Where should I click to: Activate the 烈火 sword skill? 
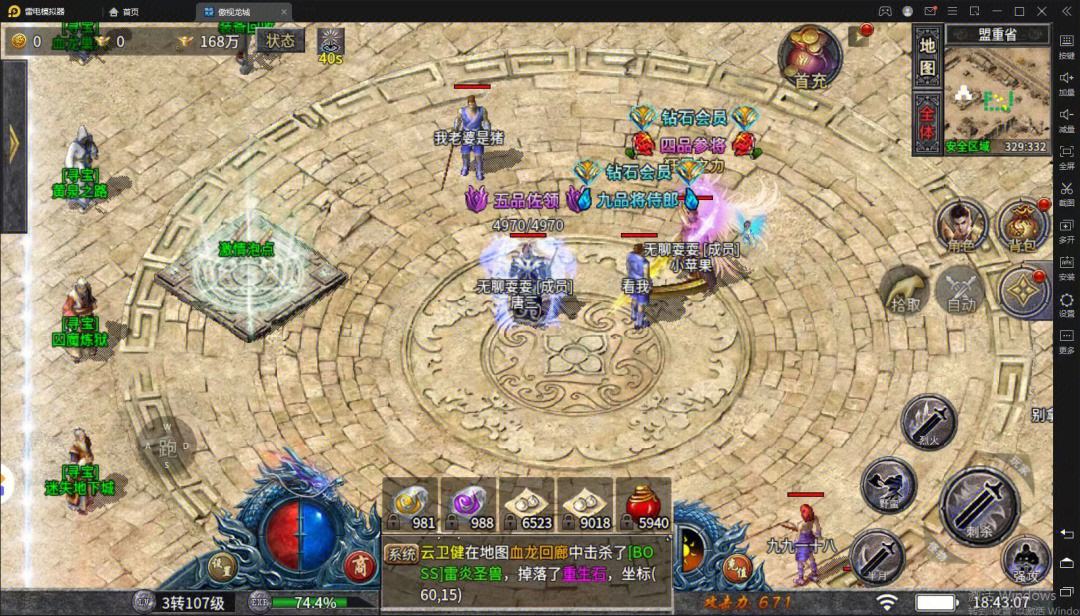tap(929, 419)
